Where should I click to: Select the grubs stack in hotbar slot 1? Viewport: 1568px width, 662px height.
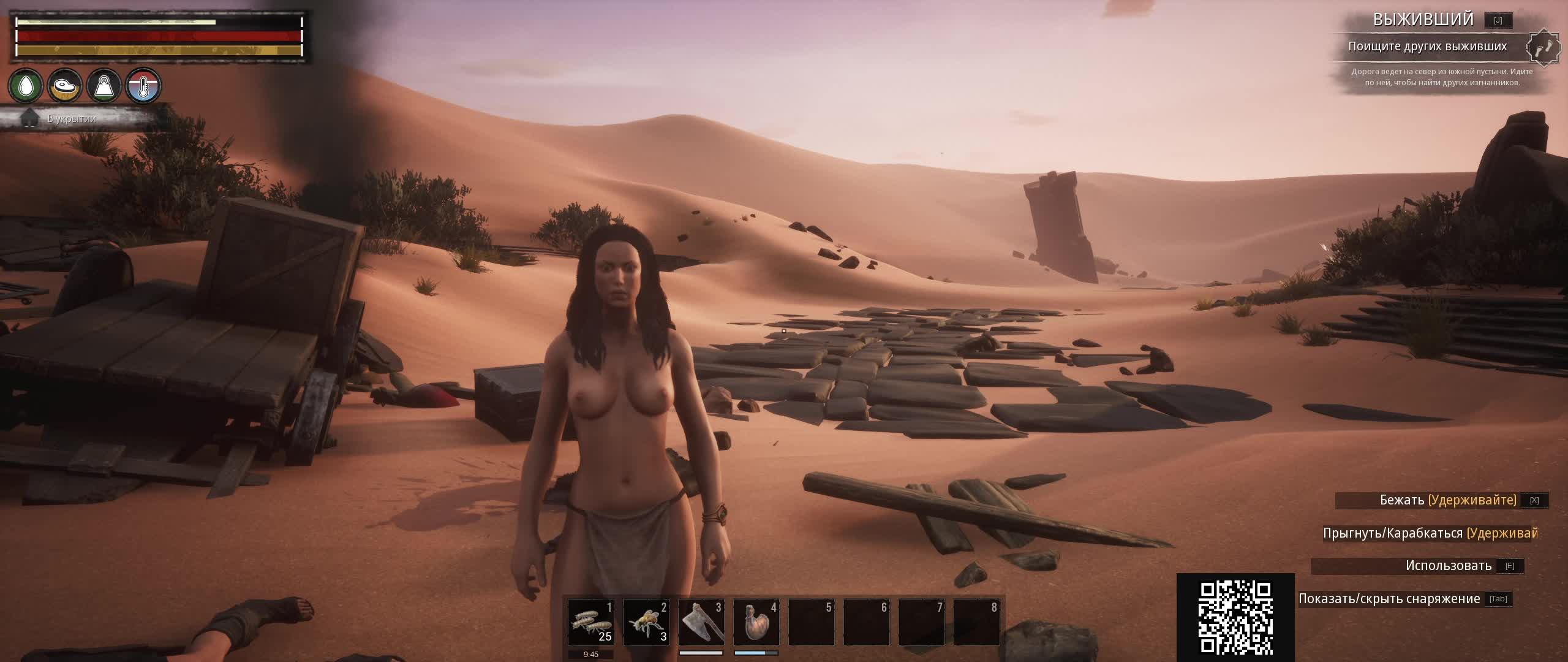590,622
